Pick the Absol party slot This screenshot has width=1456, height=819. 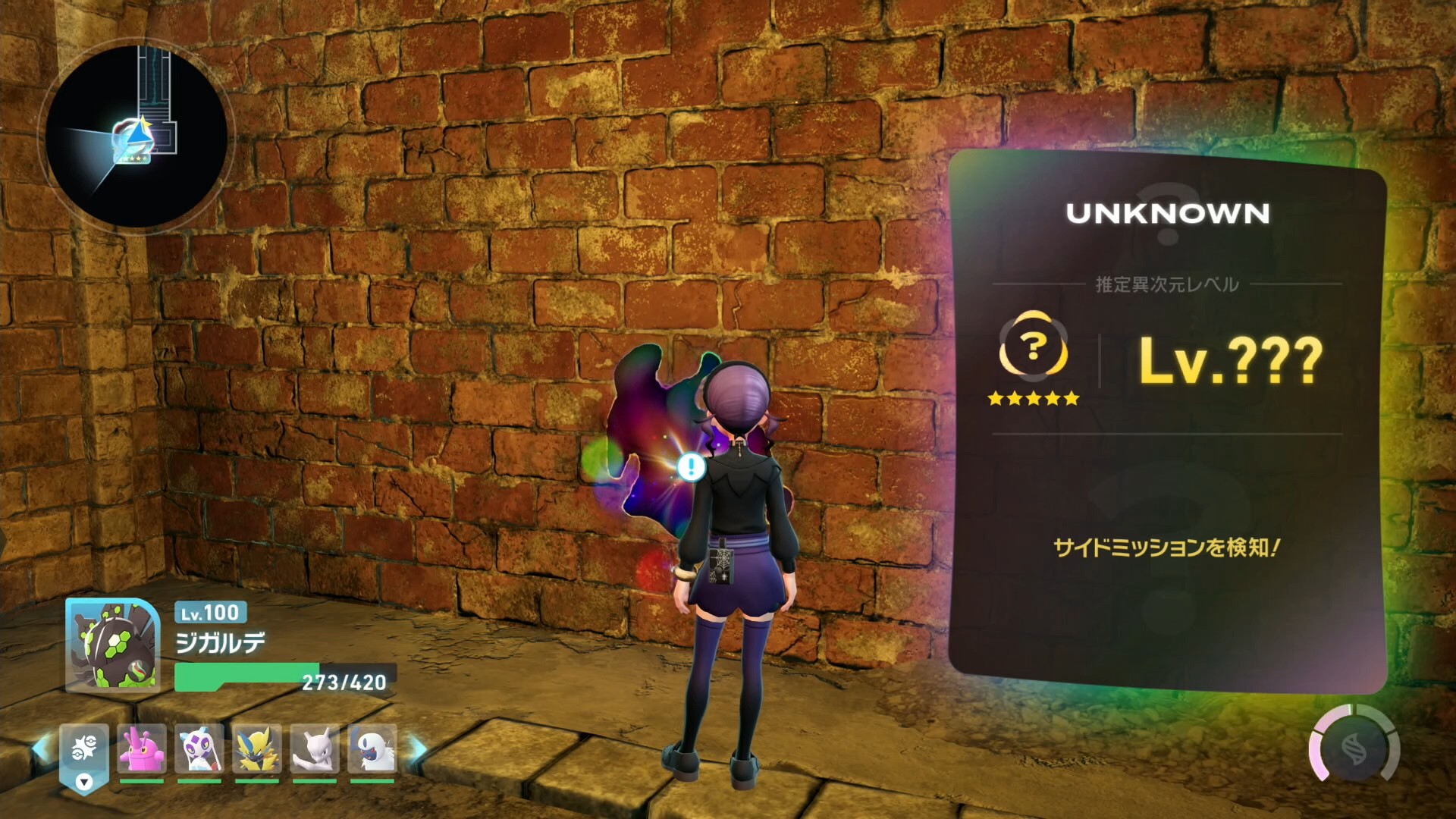point(372,750)
